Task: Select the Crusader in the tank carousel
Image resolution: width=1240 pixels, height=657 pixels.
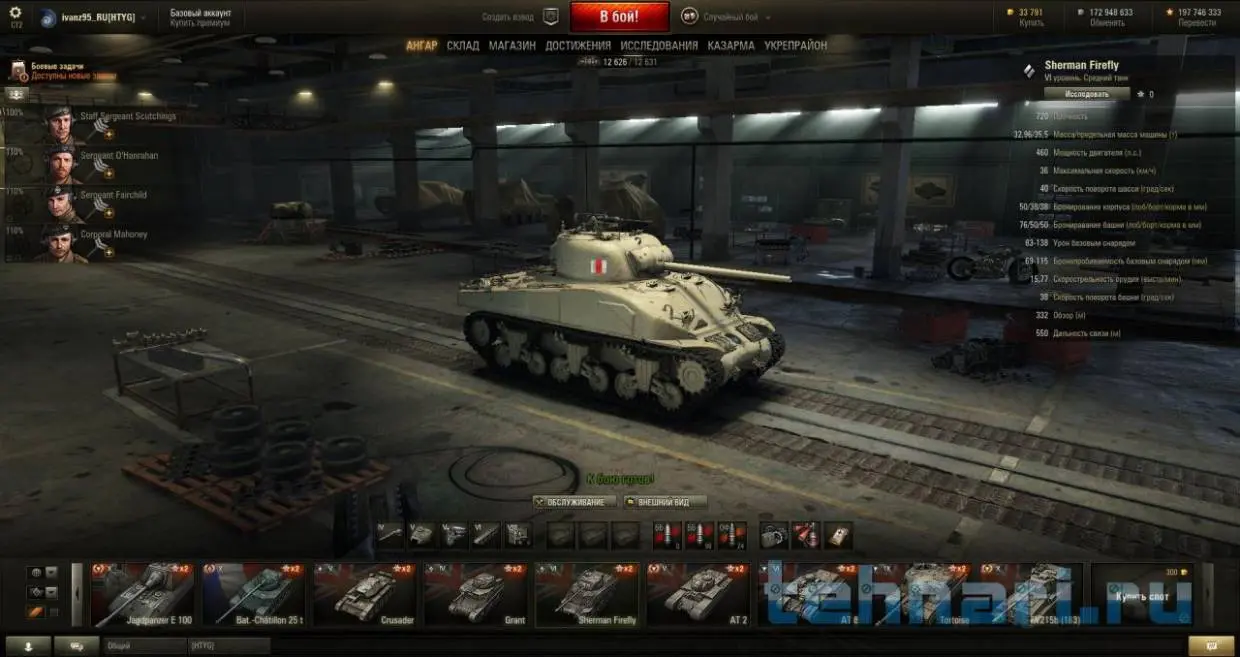Action: [364, 594]
